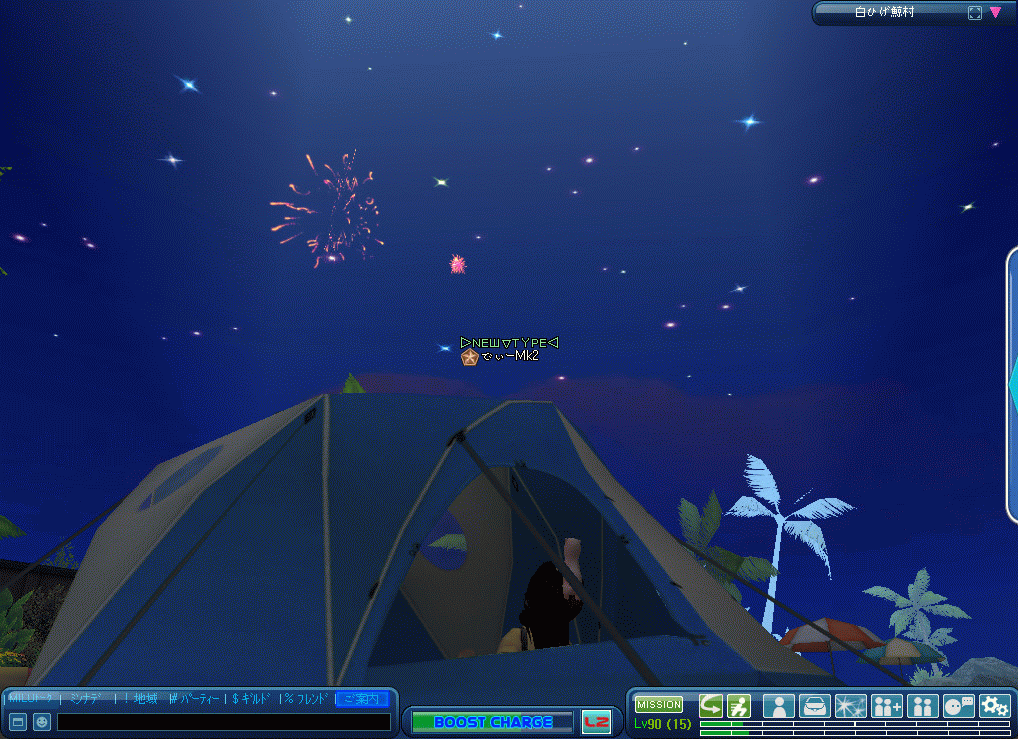Viewport: 1018px width, 739px height.
Task: Select the ご案内 chat tab
Action: (x=362, y=698)
